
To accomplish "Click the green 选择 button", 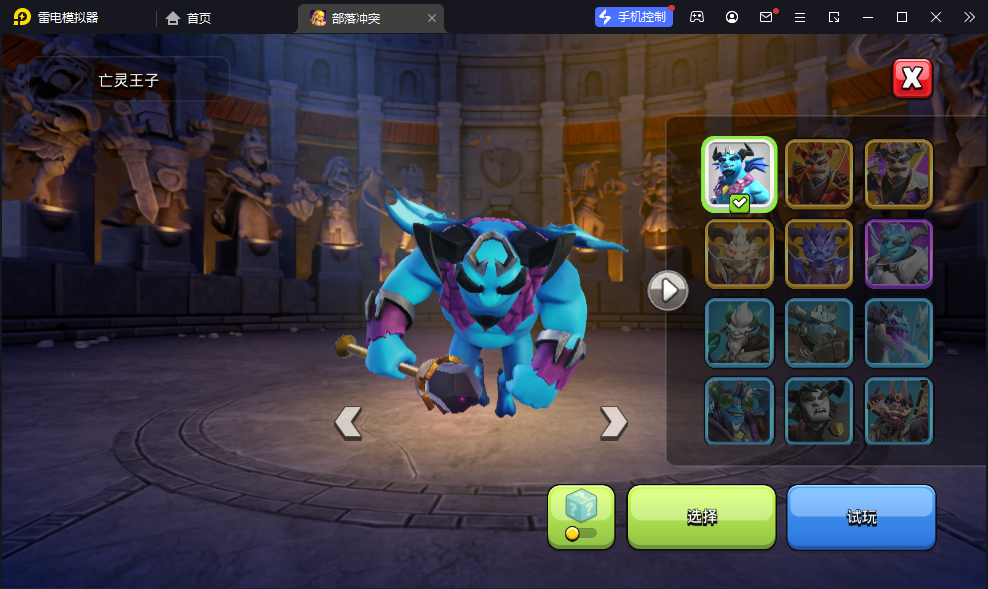I will point(701,516).
